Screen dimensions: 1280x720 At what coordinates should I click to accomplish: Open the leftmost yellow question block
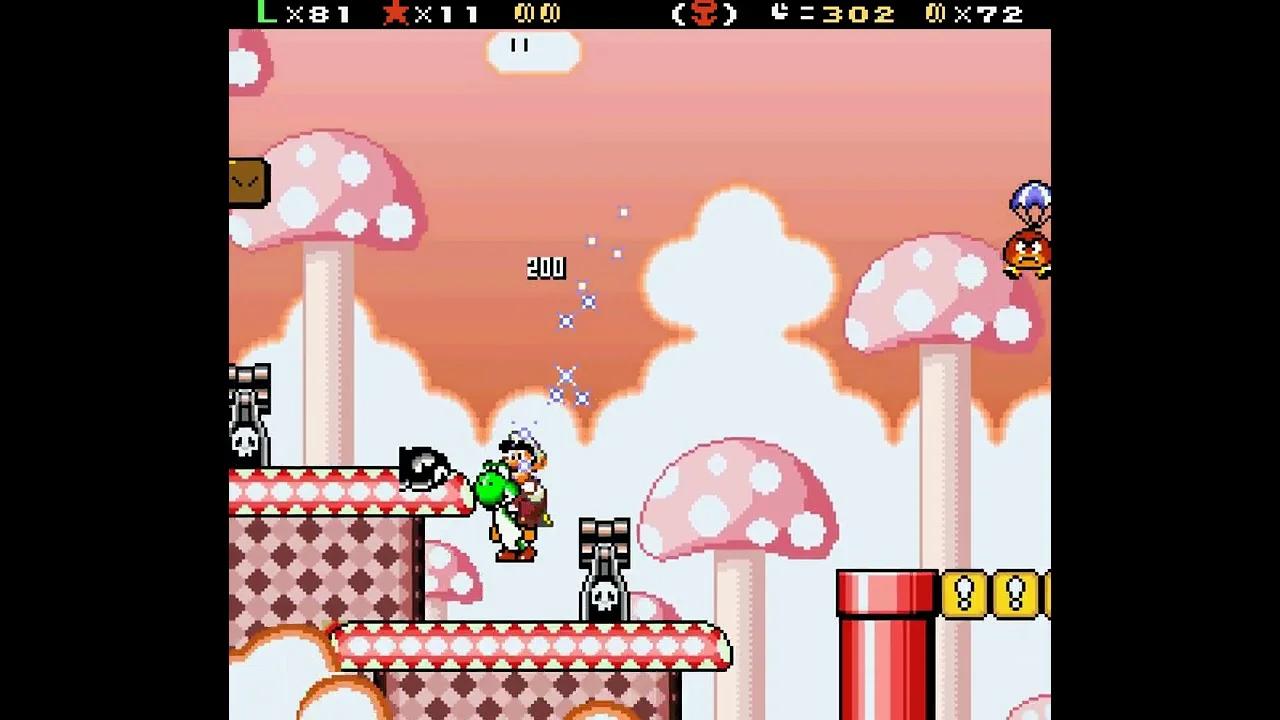pyautogui.click(x=962, y=590)
